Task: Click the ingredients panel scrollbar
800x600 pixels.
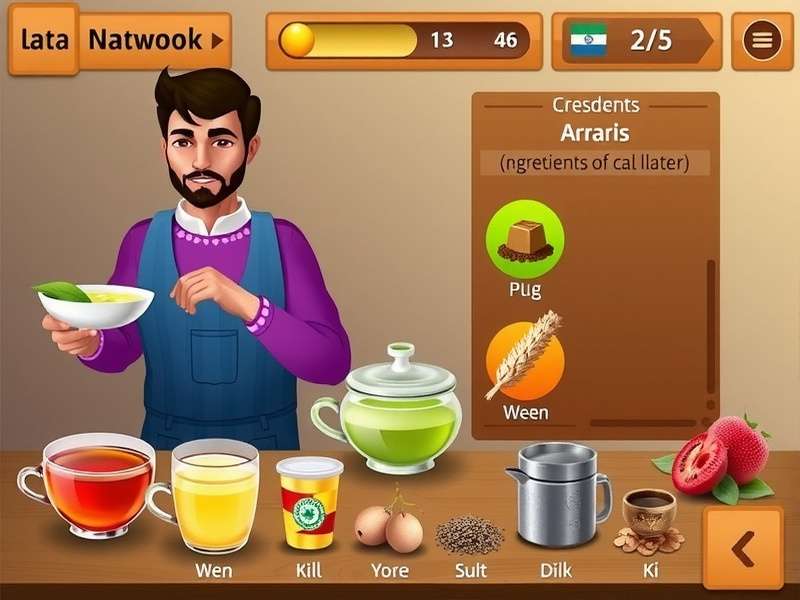Action: click(711, 330)
